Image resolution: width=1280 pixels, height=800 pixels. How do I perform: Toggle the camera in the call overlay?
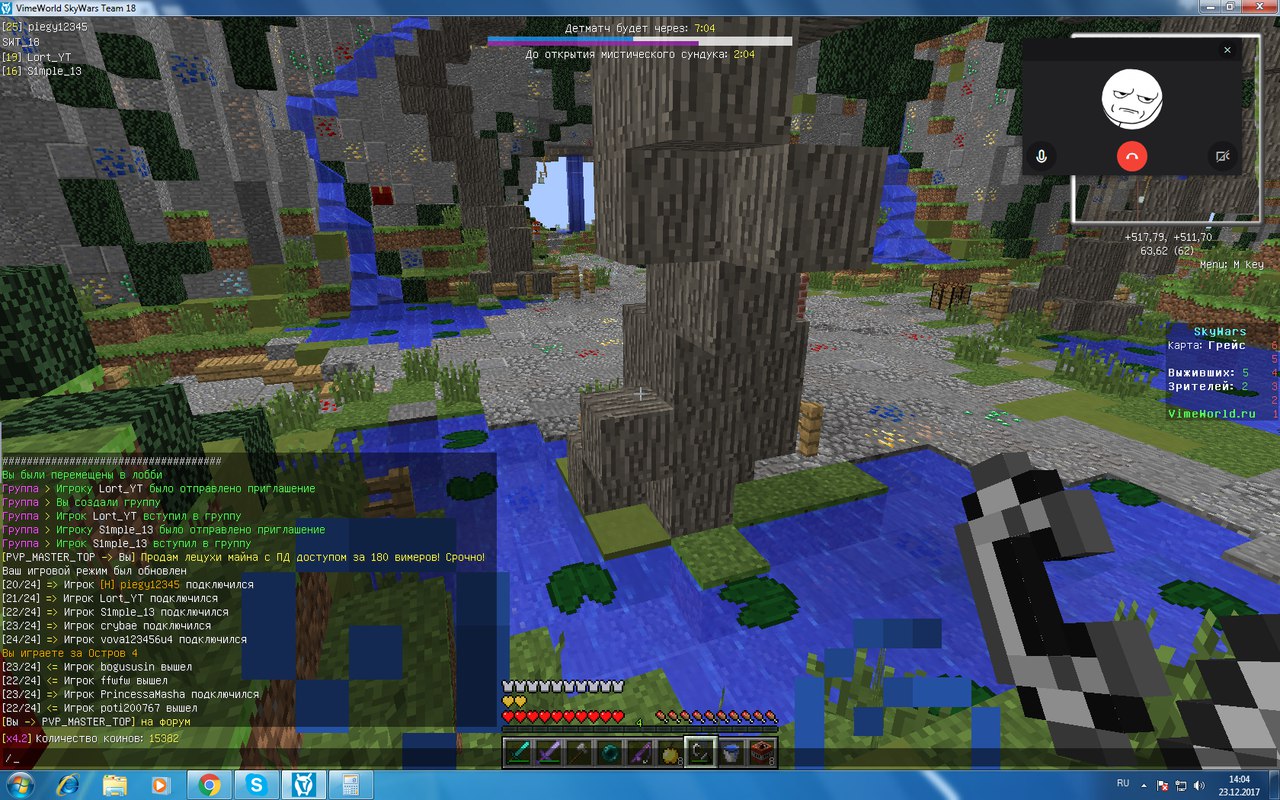pyautogui.click(x=1221, y=156)
